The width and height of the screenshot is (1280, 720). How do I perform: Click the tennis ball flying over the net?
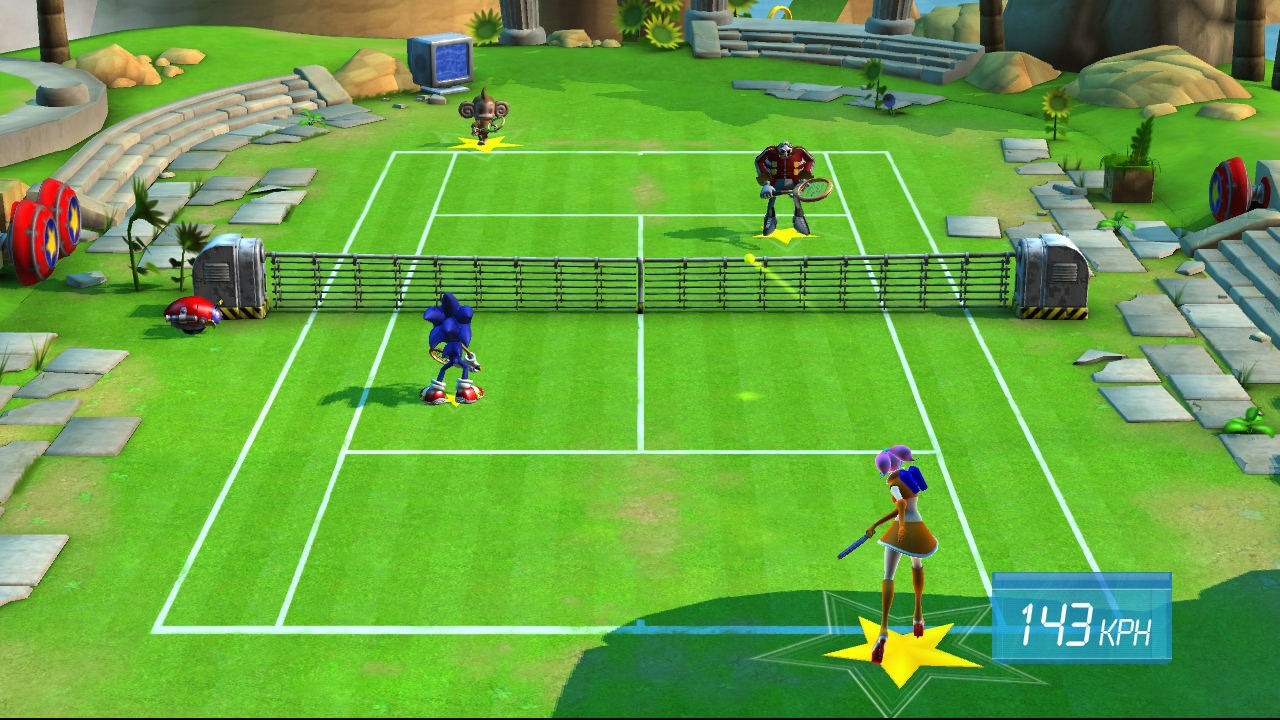(748, 256)
